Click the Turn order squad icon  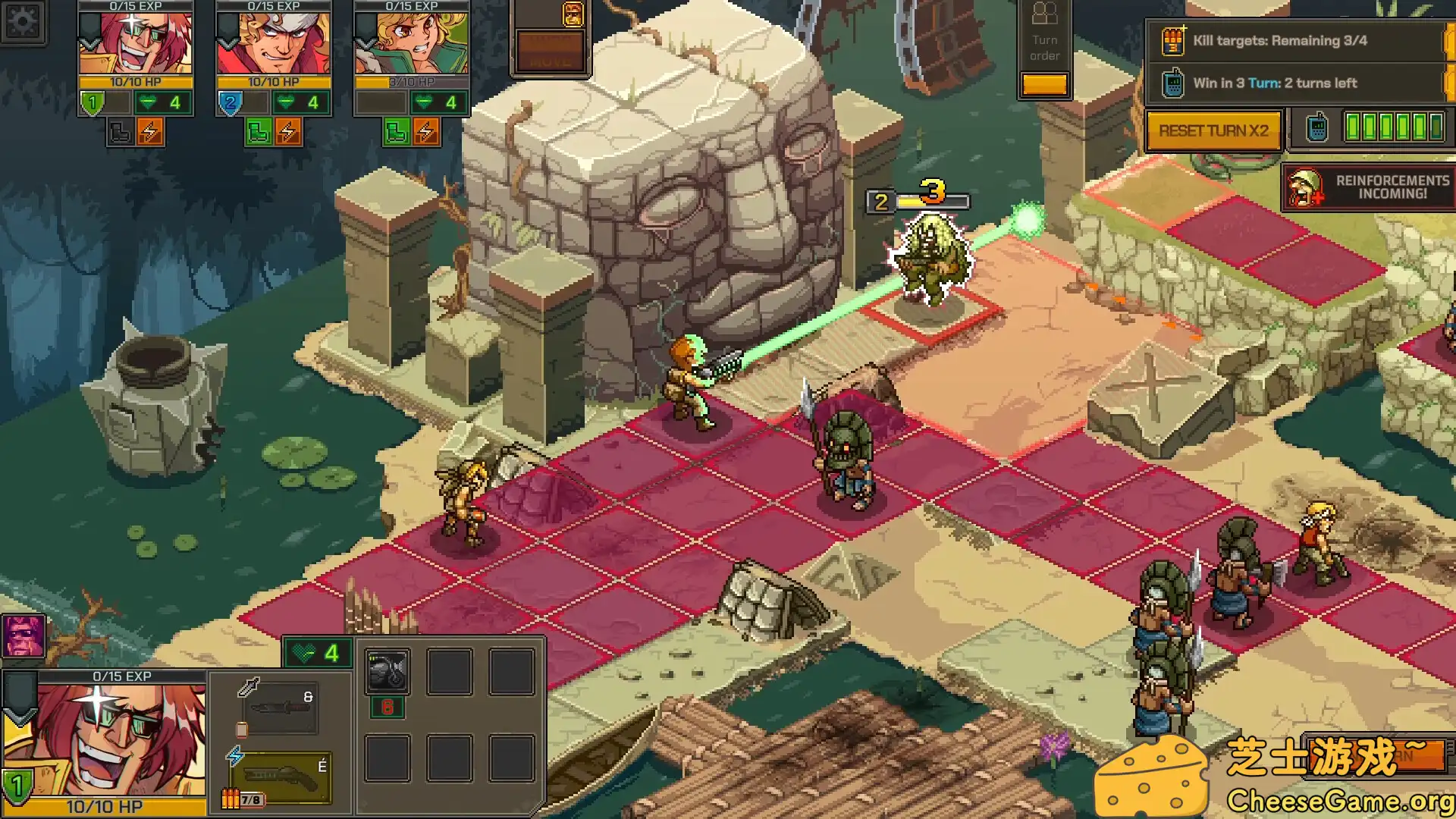click(1045, 14)
